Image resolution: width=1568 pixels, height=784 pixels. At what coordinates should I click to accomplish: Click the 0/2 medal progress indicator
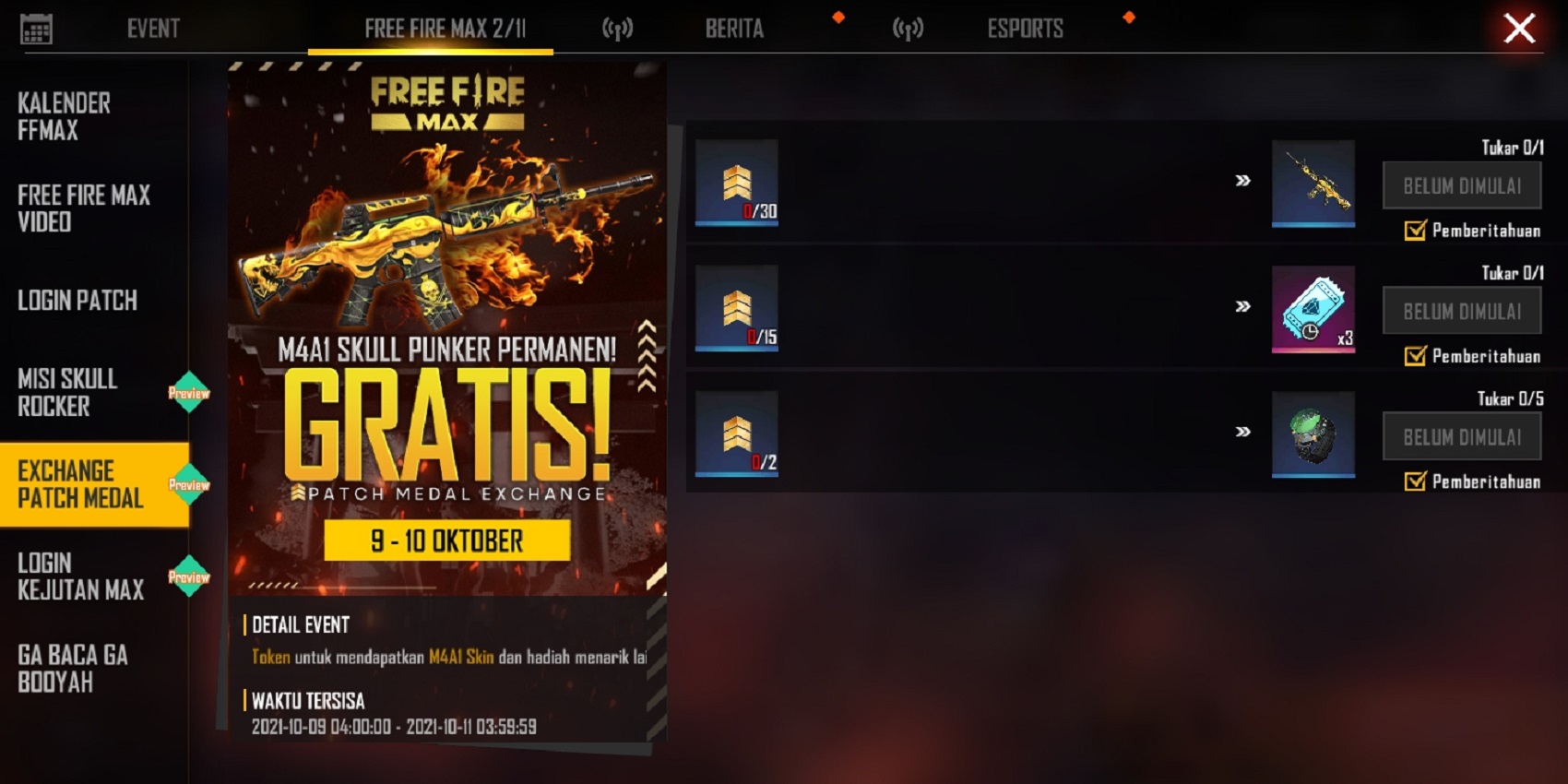click(x=736, y=434)
